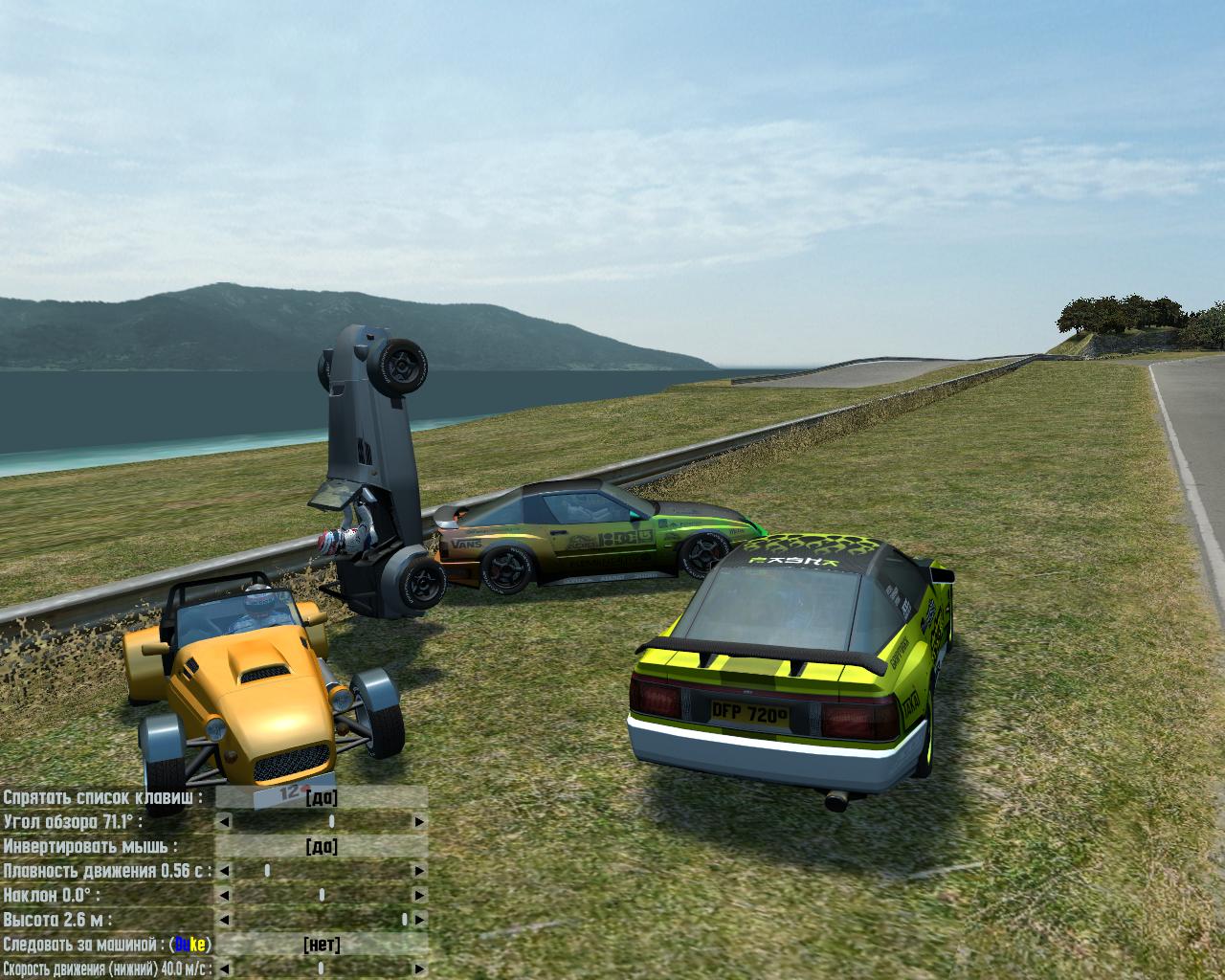Click the 'Наклон' slider track
Screen dimensions: 1225x980
pyautogui.click(x=322, y=896)
